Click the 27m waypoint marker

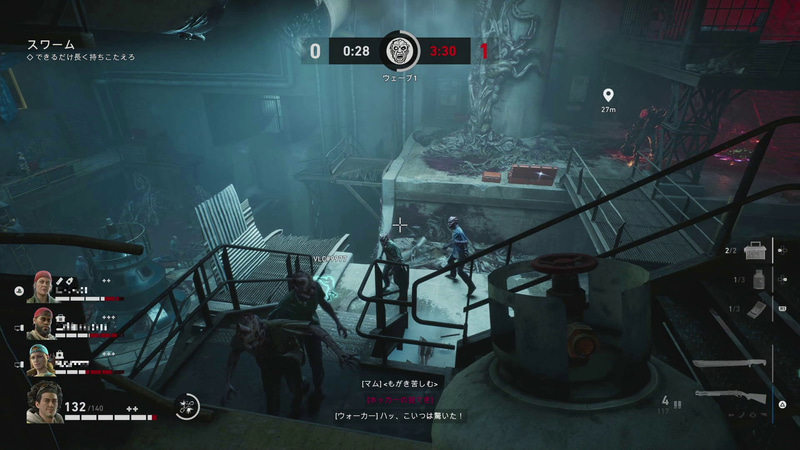607,97
